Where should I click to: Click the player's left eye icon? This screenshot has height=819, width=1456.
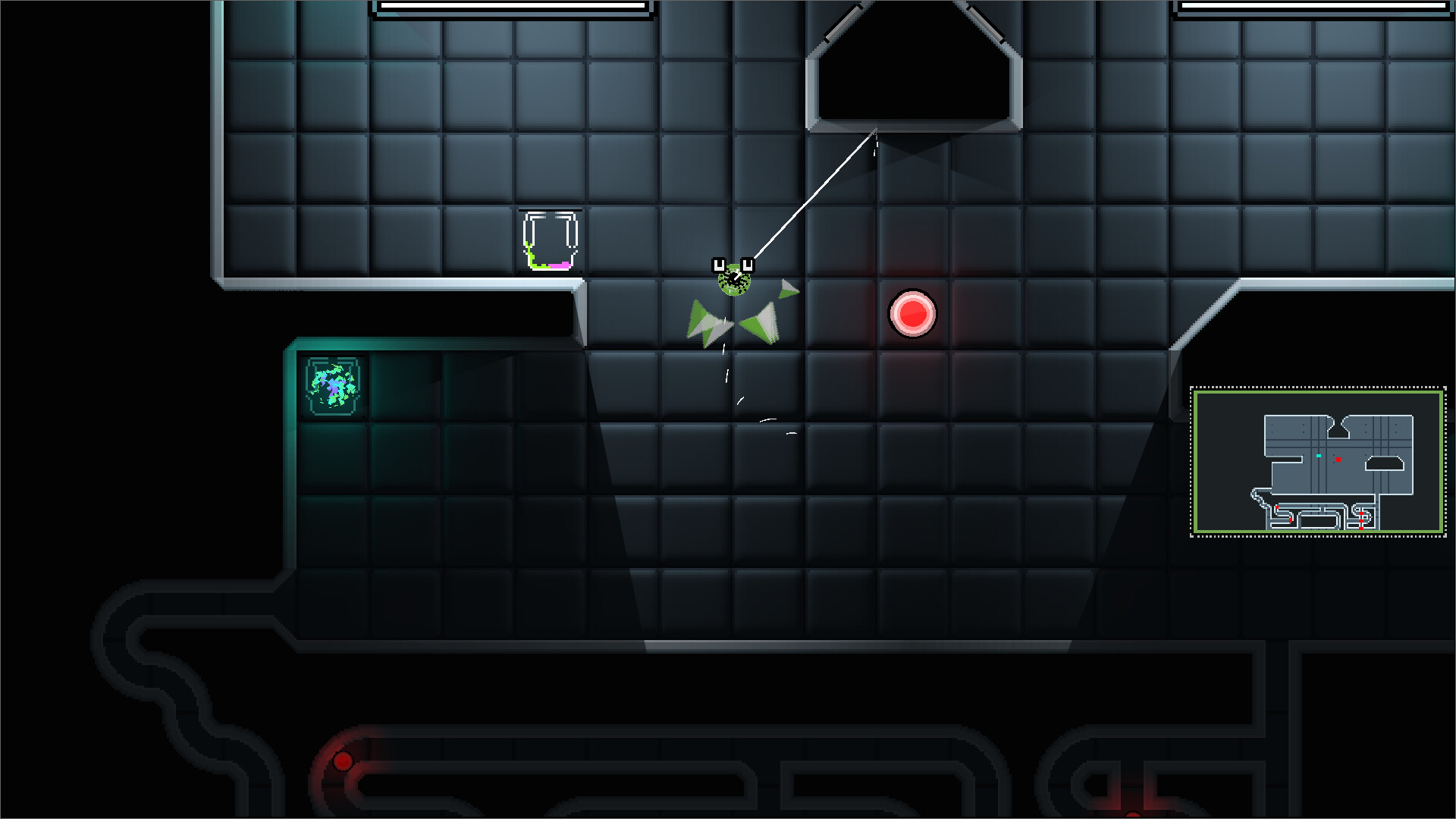[x=717, y=265]
